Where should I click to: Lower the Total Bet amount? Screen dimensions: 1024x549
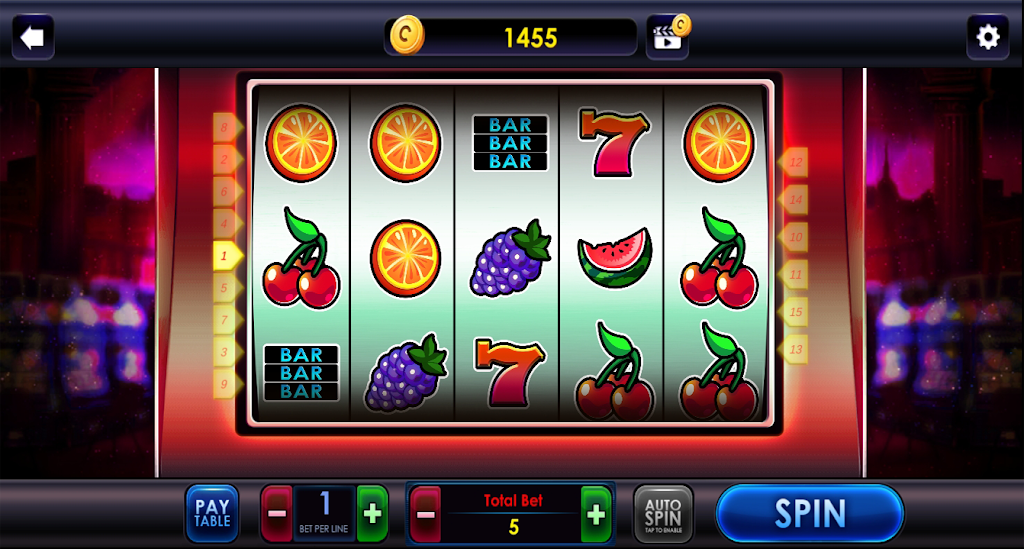pyautogui.click(x=426, y=514)
